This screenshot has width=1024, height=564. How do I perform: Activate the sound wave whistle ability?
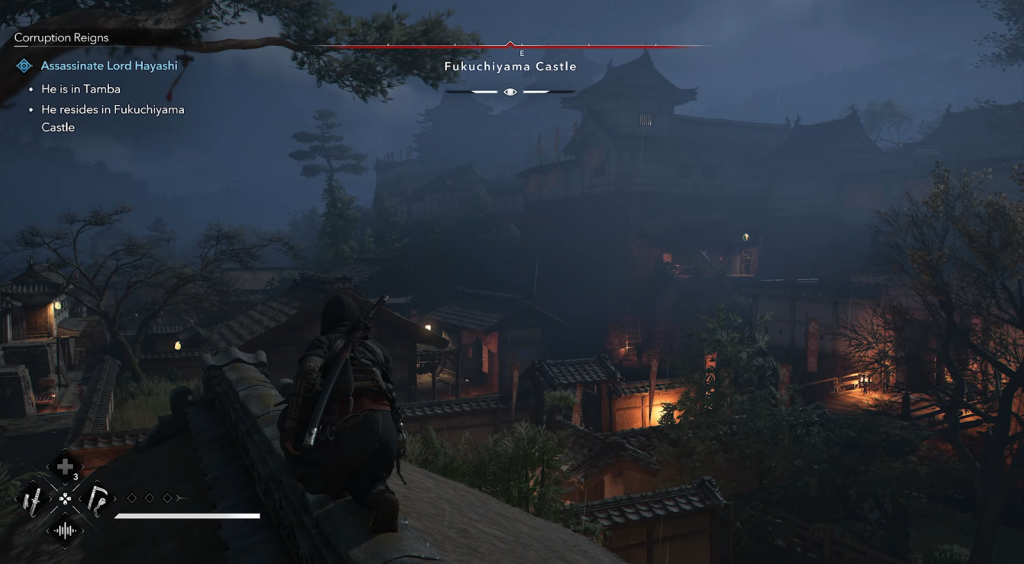65,529
